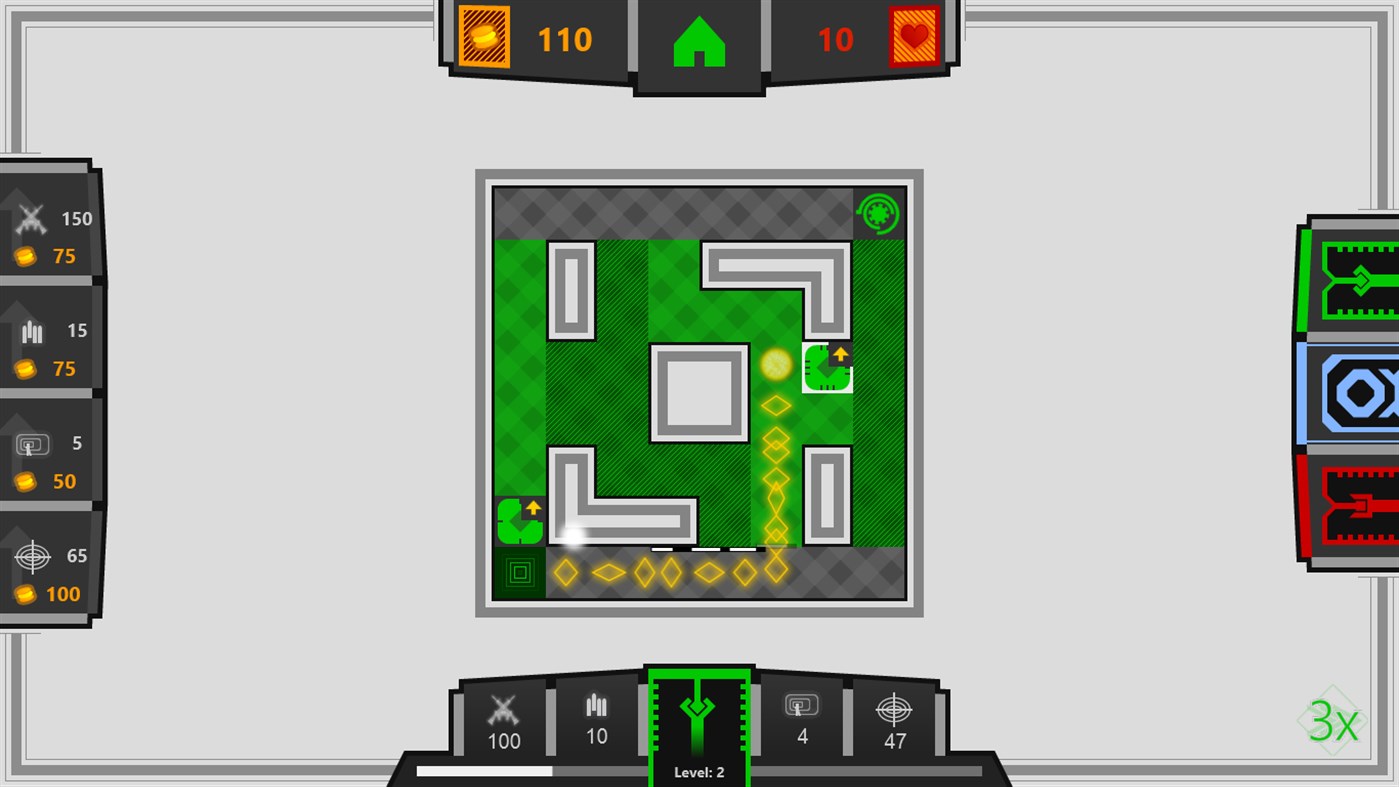Select the clicker weapon with 4 charges
The image size is (1399, 787).
pos(802,718)
